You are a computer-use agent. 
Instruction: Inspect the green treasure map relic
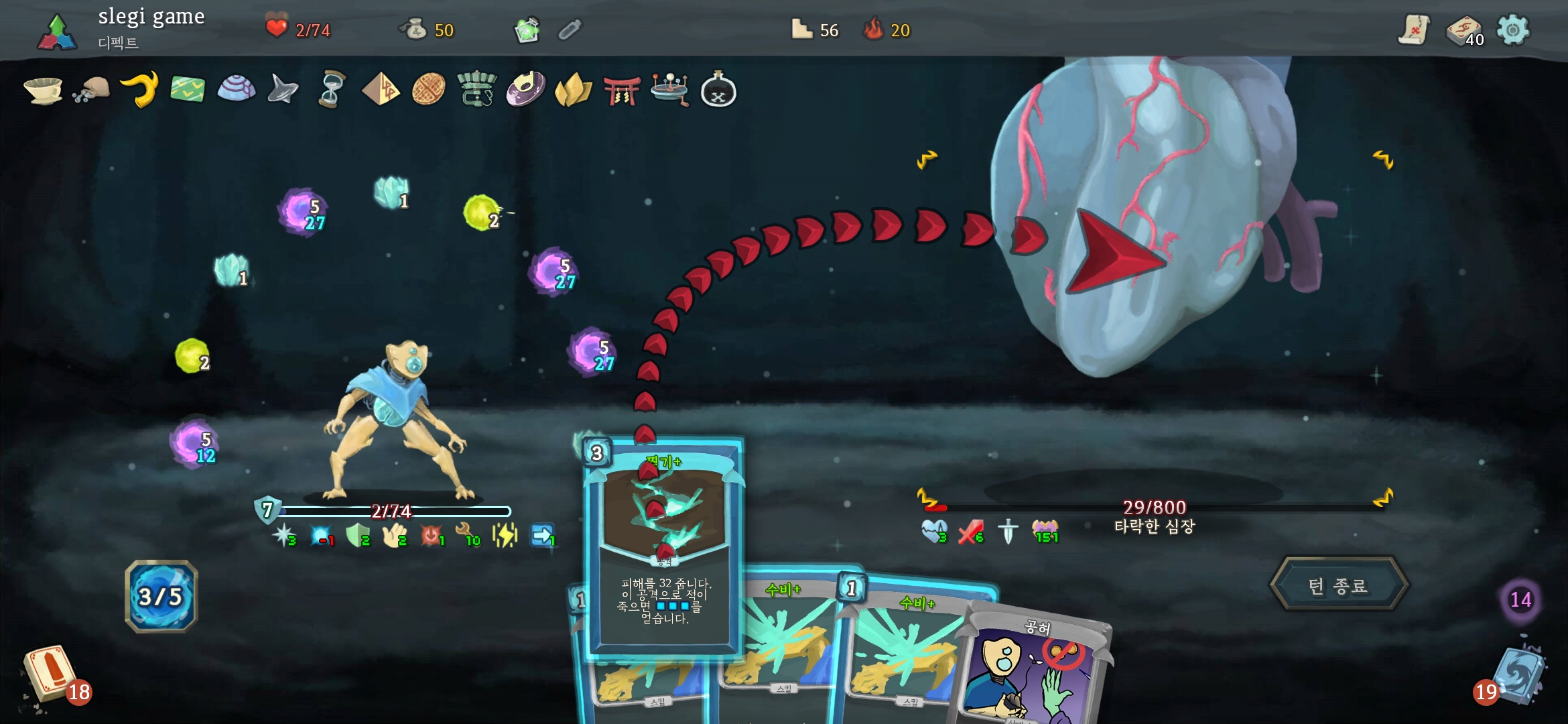pos(188,89)
